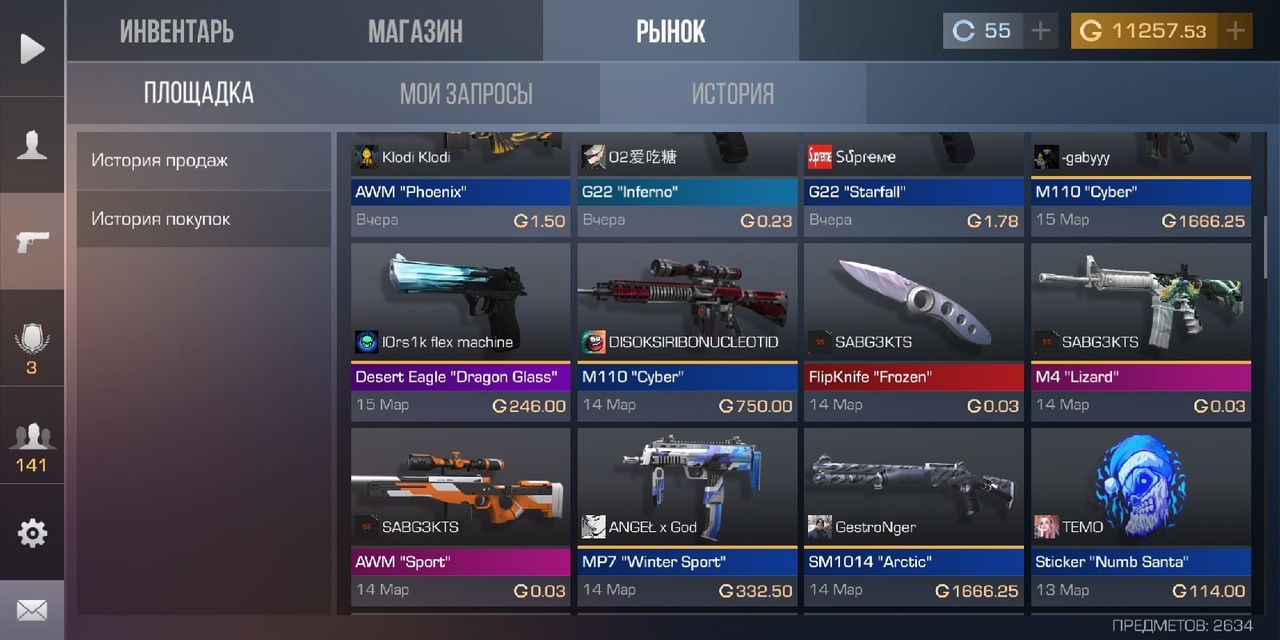This screenshot has height=640, width=1280.
Task: Select the Рынок tab
Action: (670, 31)
